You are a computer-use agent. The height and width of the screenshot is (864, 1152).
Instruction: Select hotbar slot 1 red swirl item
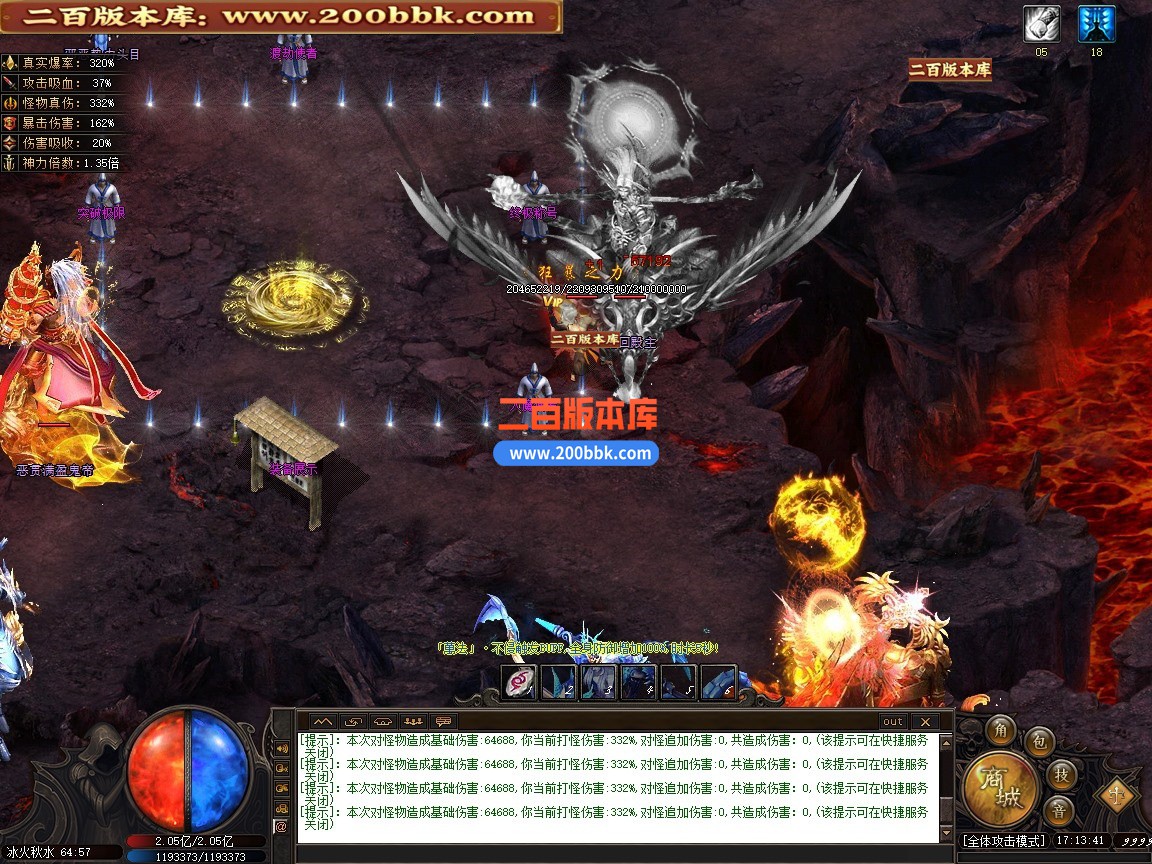click(x=520, y=683)
